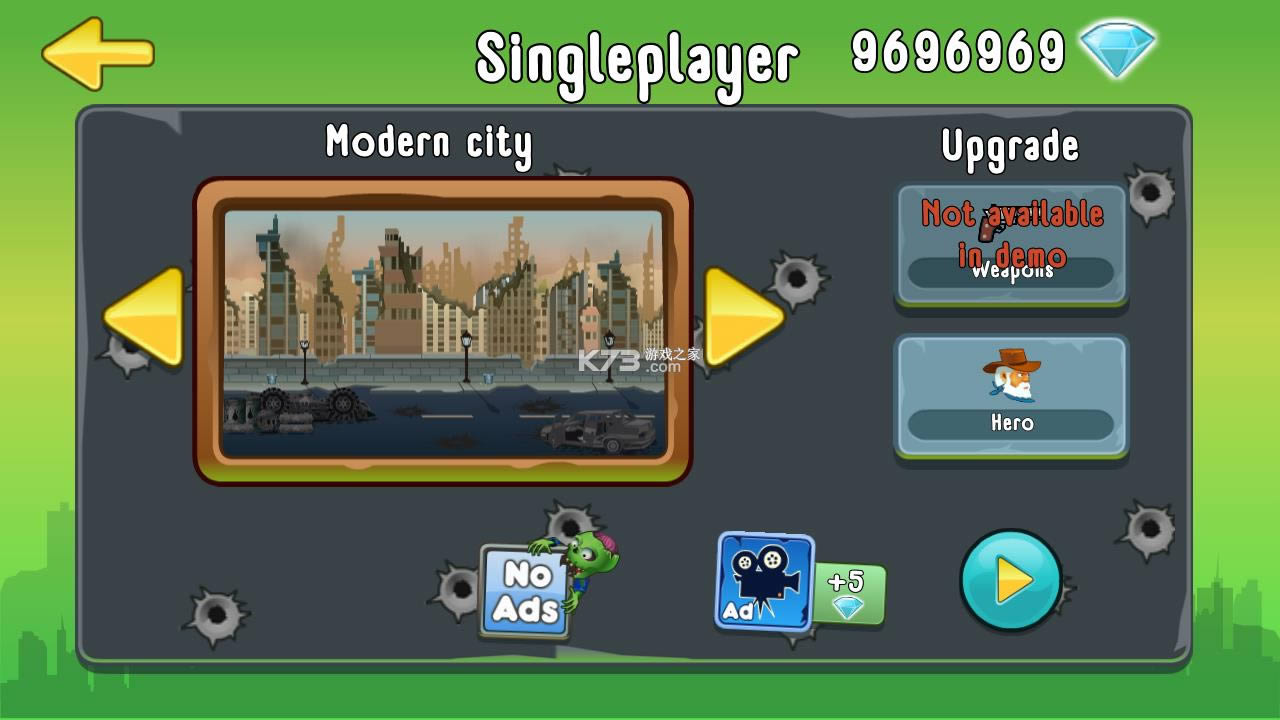Click the Modern city header label

pos(429,143)
